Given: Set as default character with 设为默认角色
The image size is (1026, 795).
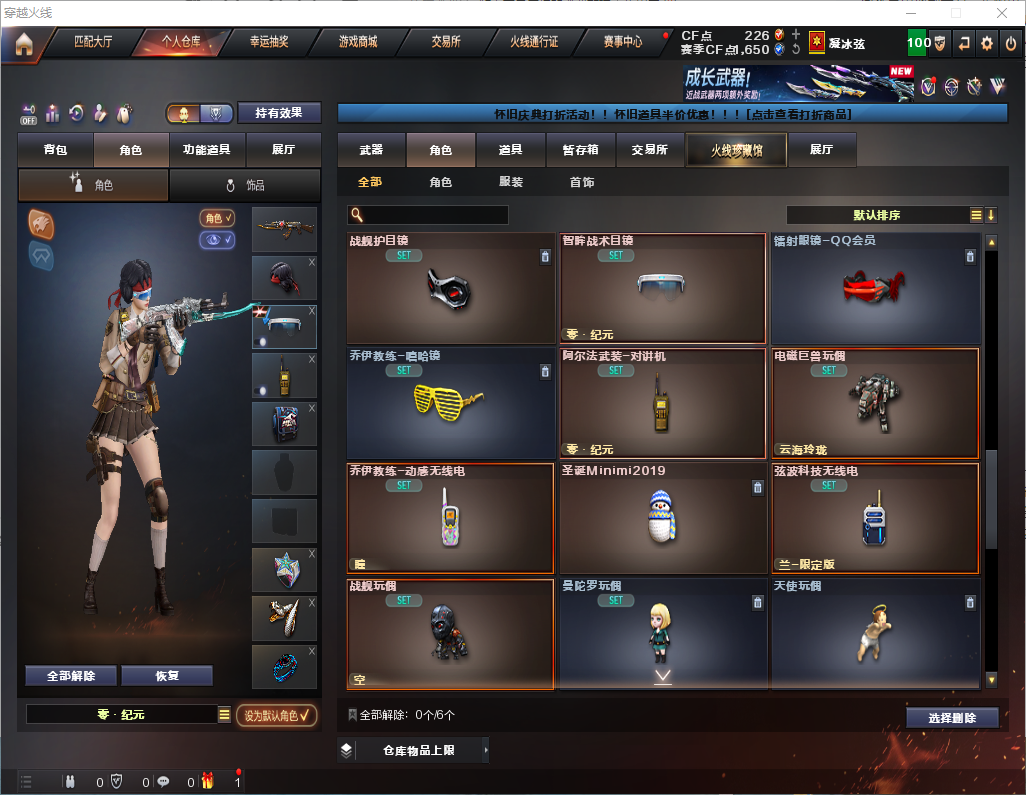Looking at the screenshot, I should pyautogui.click(x=276, y=715).
